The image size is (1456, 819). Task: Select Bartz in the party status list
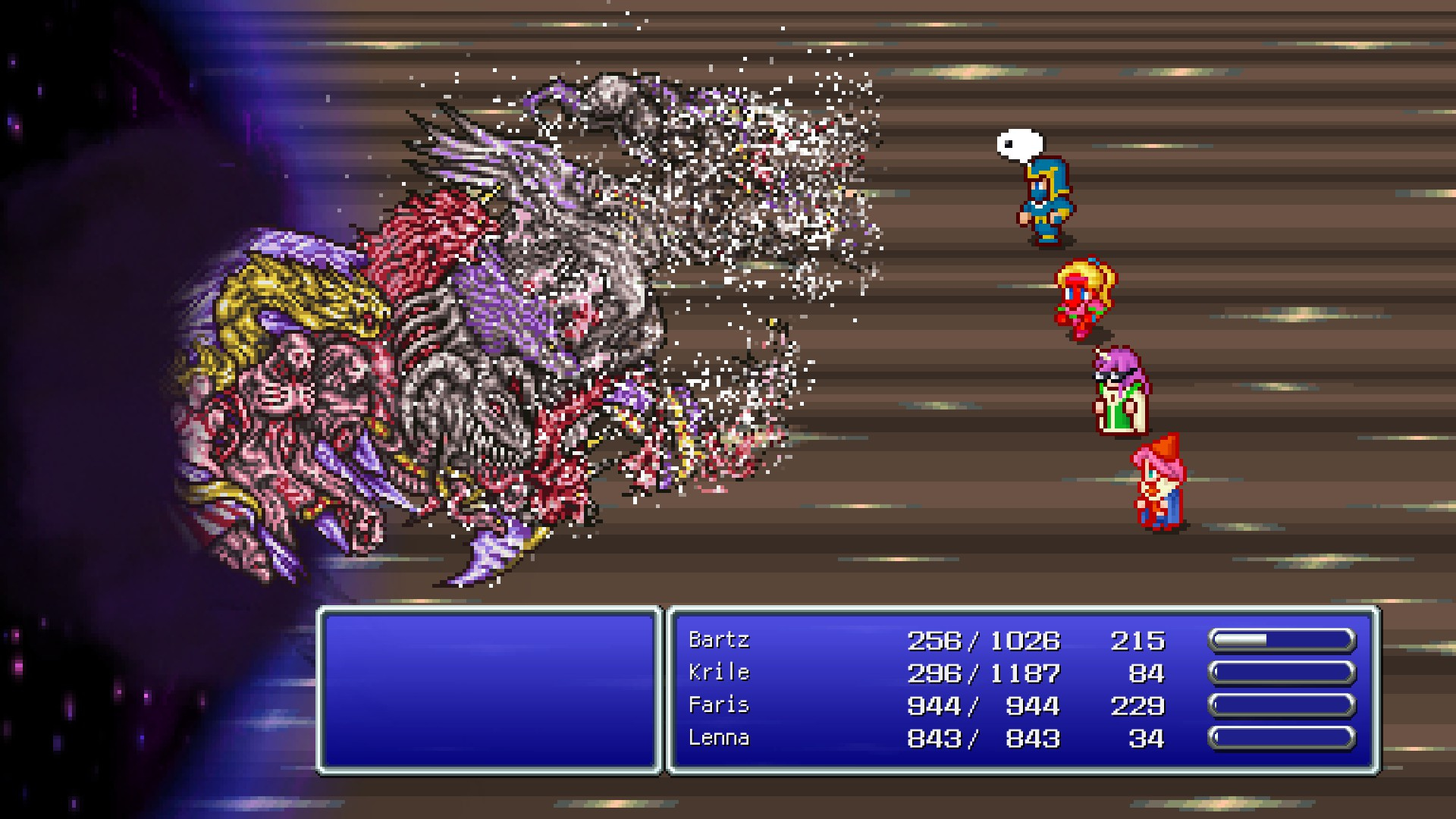coord(719,641)
